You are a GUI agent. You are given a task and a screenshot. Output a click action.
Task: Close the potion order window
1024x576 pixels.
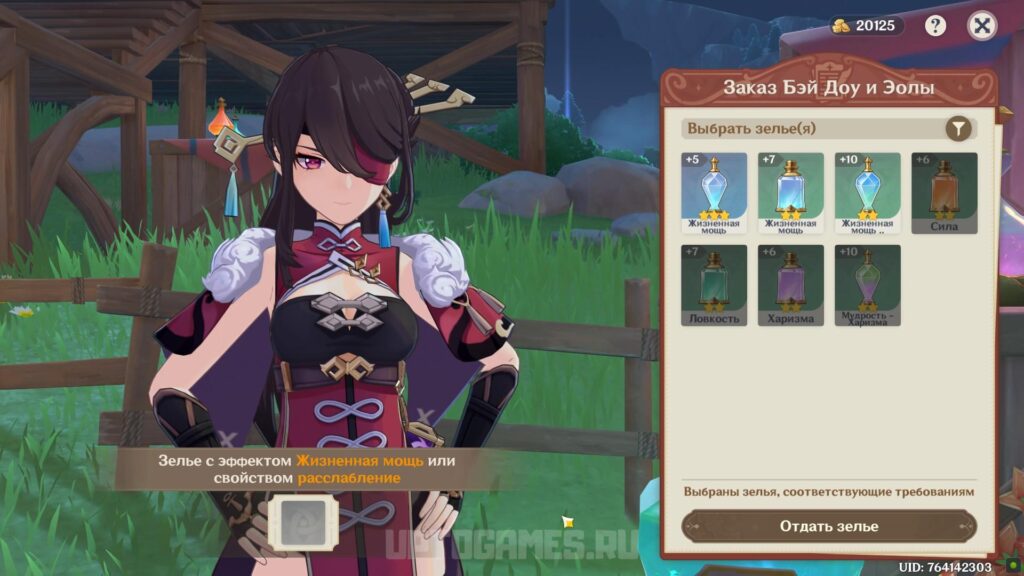[x=982, y=26]
